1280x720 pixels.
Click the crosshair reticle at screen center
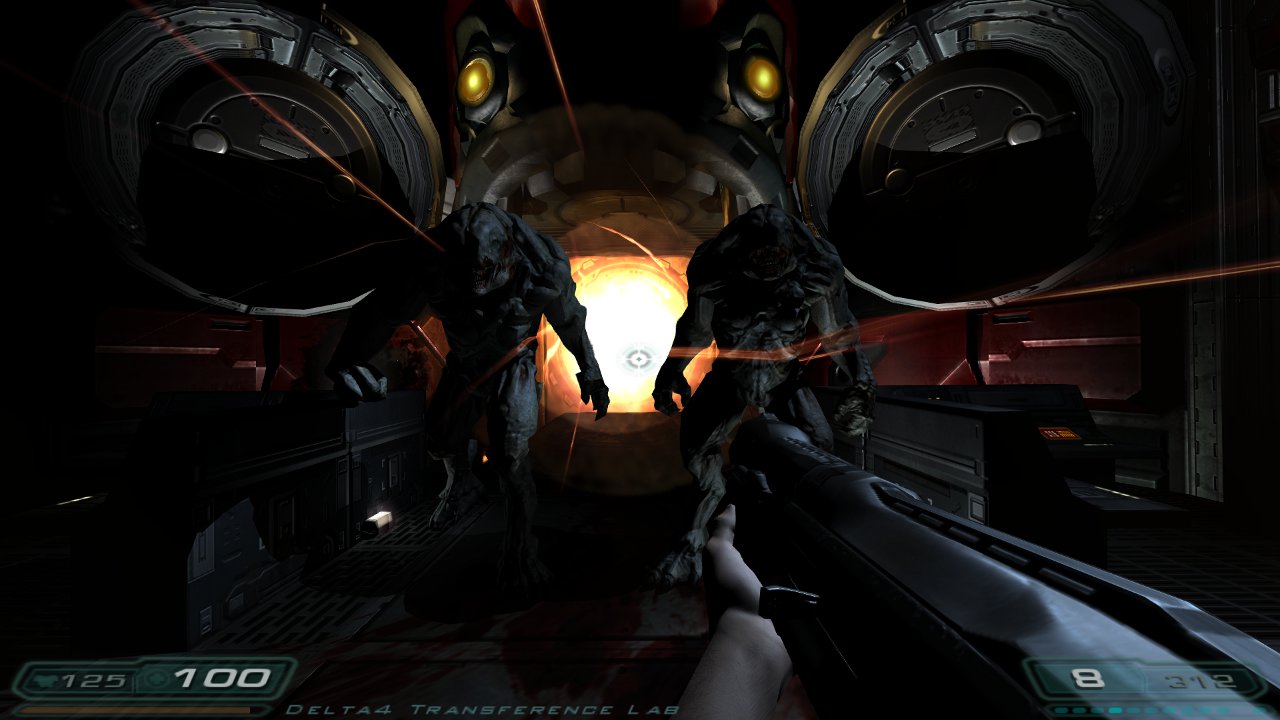tap(637, 357)
